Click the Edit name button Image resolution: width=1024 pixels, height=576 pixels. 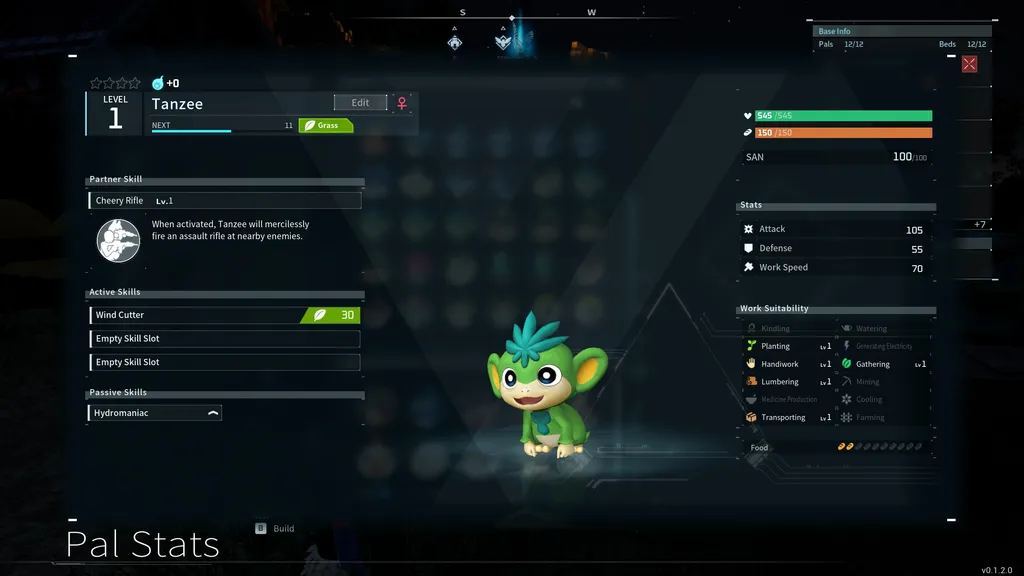click(360, 103)
